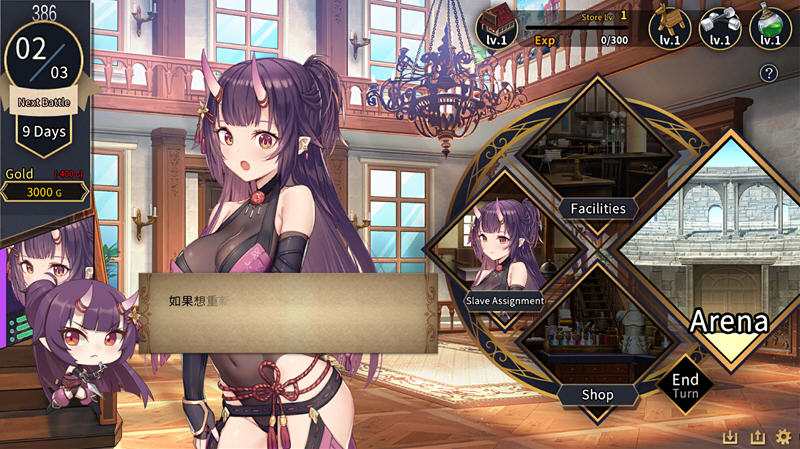Click the End Turn button
The height and width of the screenshot is (449, 800).
685,386
